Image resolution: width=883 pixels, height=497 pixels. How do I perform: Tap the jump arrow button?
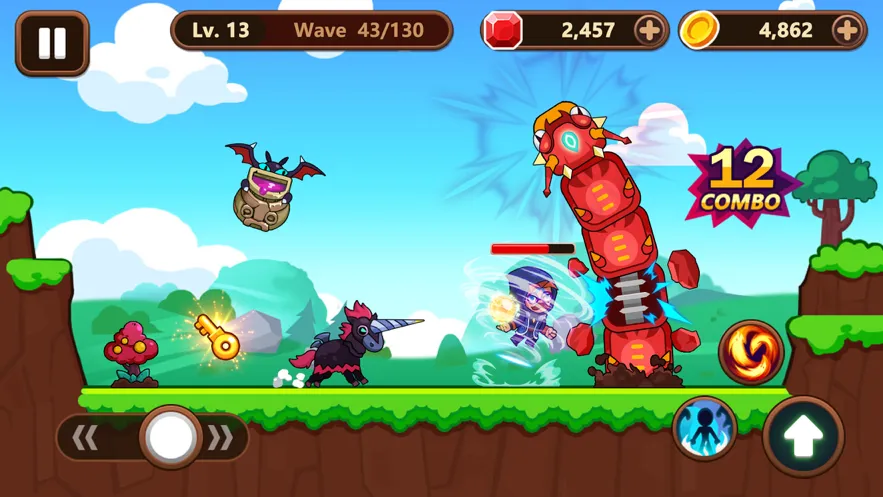click(803, 437)
